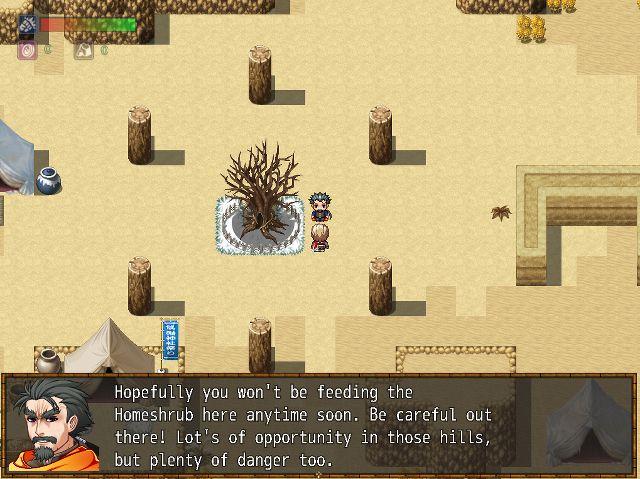Click the dark blue icon beside the health bar

click(27, 24)
